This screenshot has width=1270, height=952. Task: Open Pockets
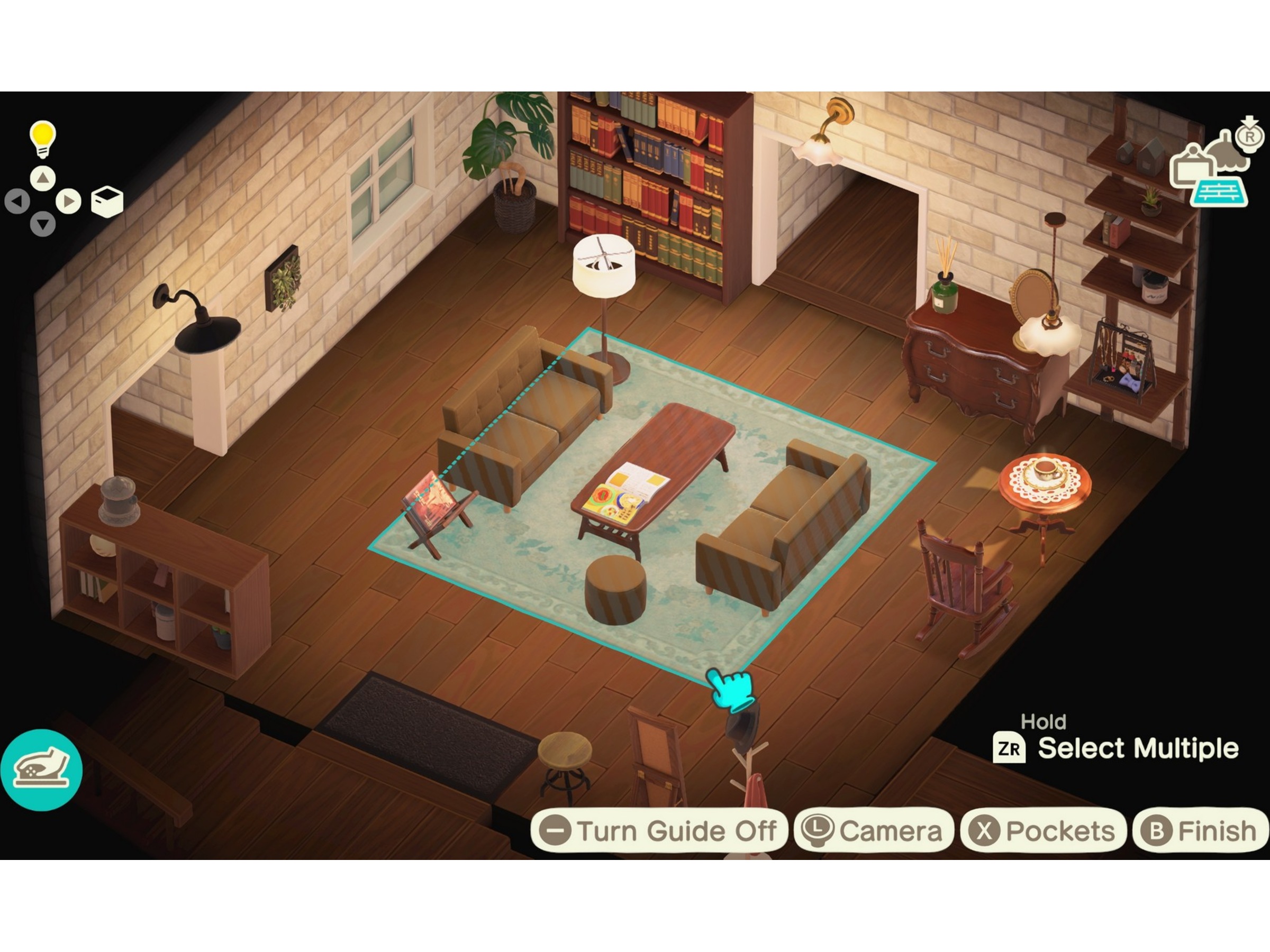point(1043,830)
